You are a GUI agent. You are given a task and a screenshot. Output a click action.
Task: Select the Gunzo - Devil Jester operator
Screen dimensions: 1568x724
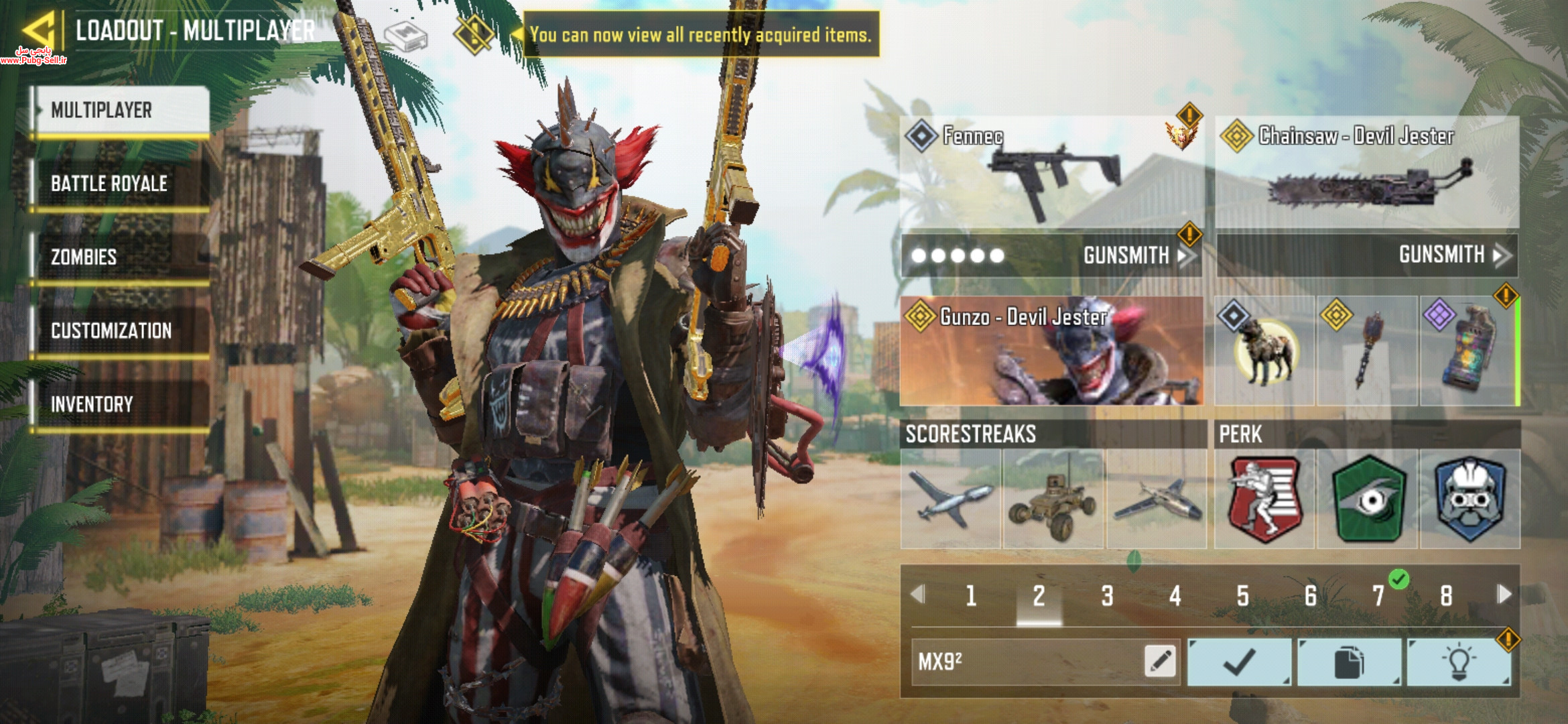[1051, 351]
